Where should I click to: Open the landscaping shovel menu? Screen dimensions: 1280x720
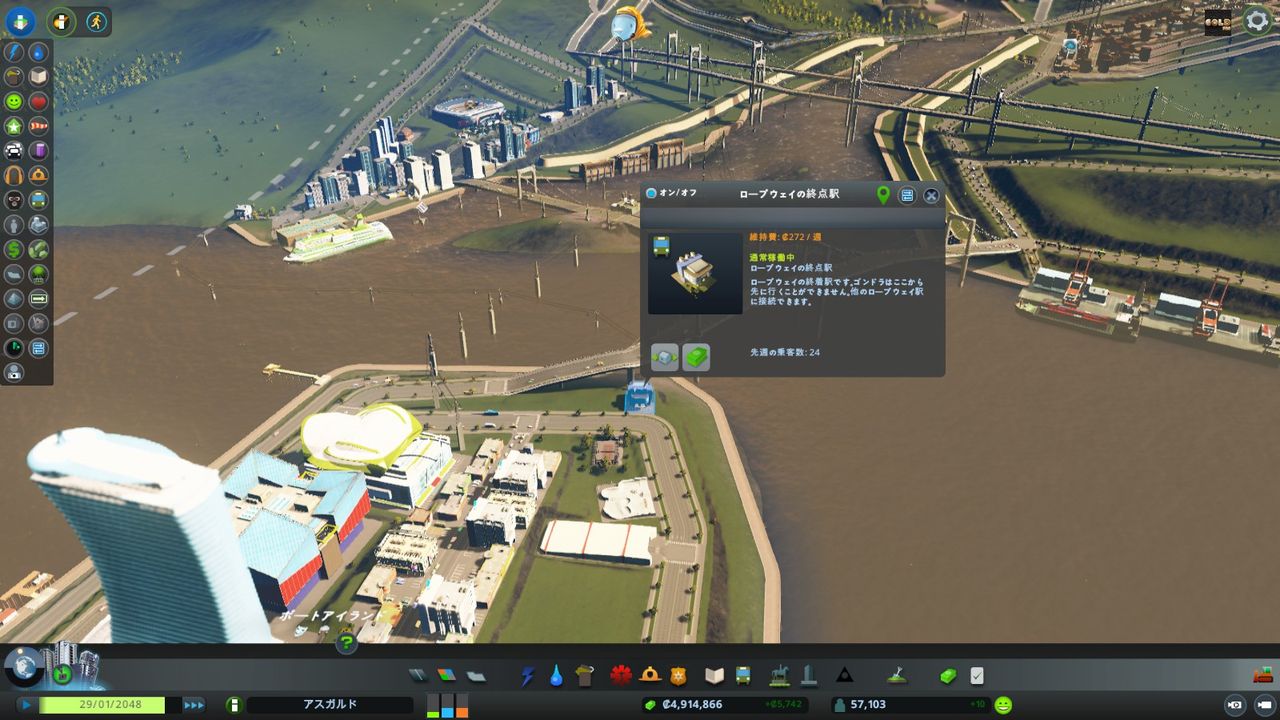(x=898, y=675)
